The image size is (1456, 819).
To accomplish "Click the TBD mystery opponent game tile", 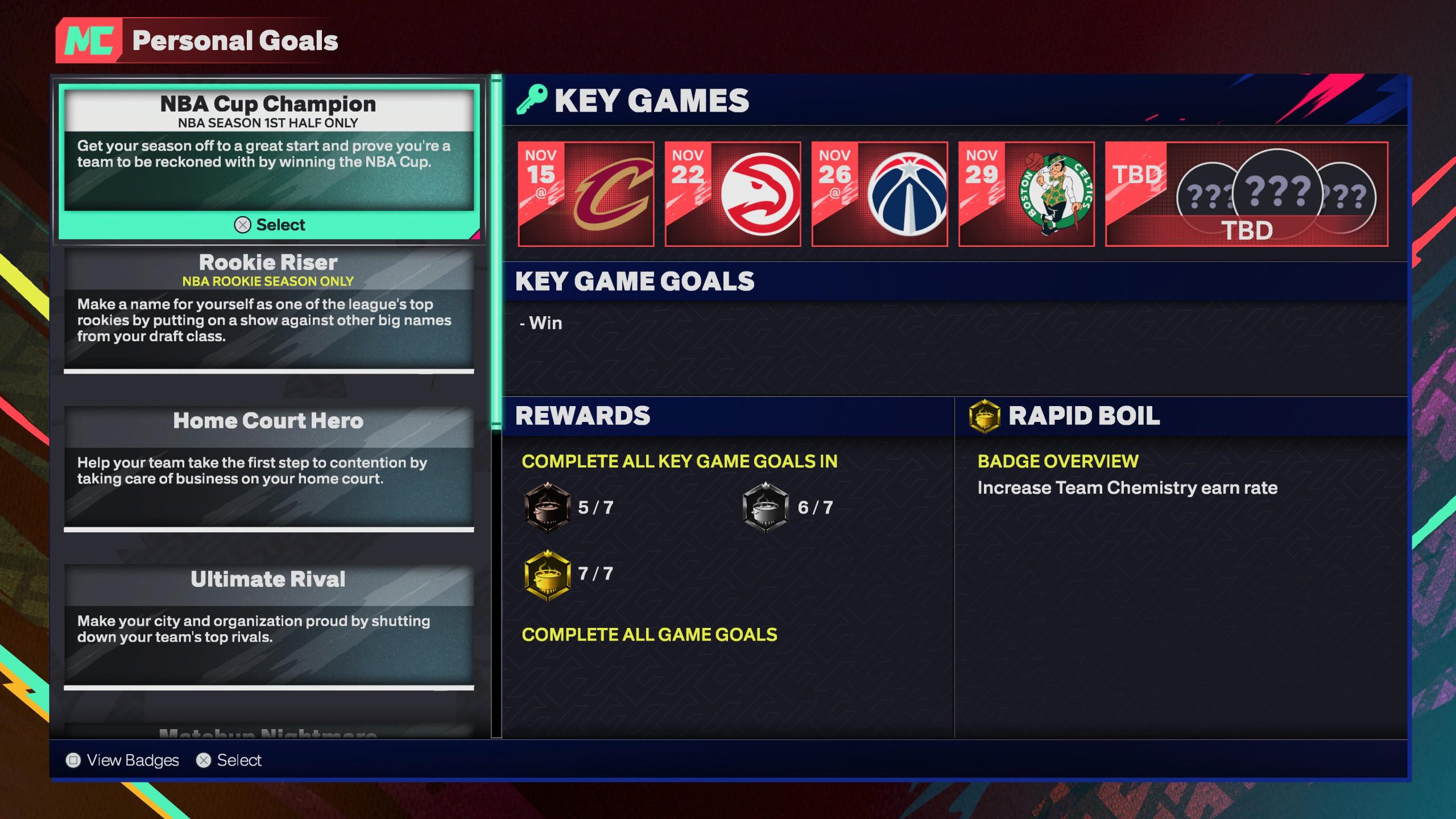I will [1246, 194].
